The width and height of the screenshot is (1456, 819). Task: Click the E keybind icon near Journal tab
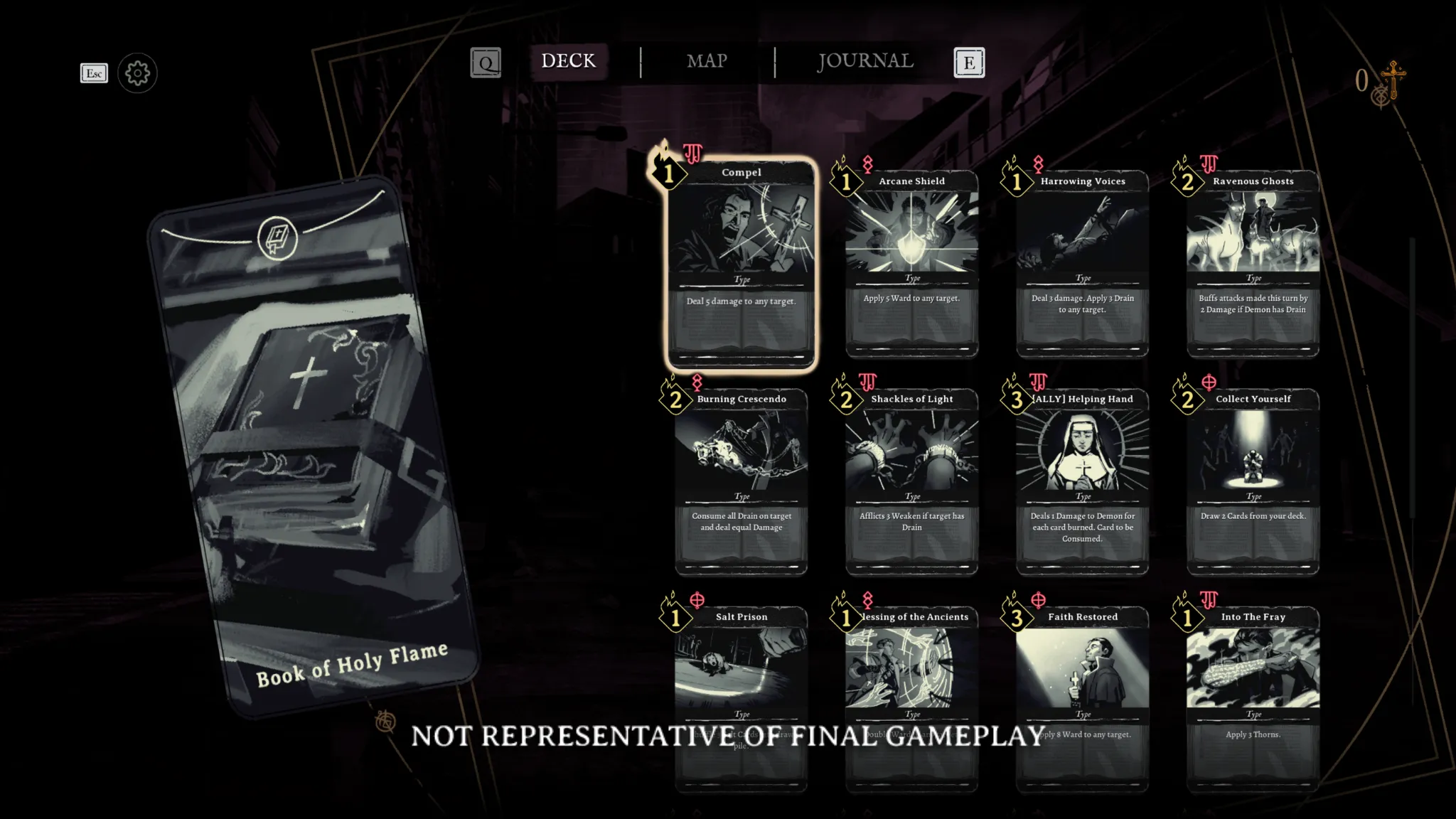tap(968, 63)
